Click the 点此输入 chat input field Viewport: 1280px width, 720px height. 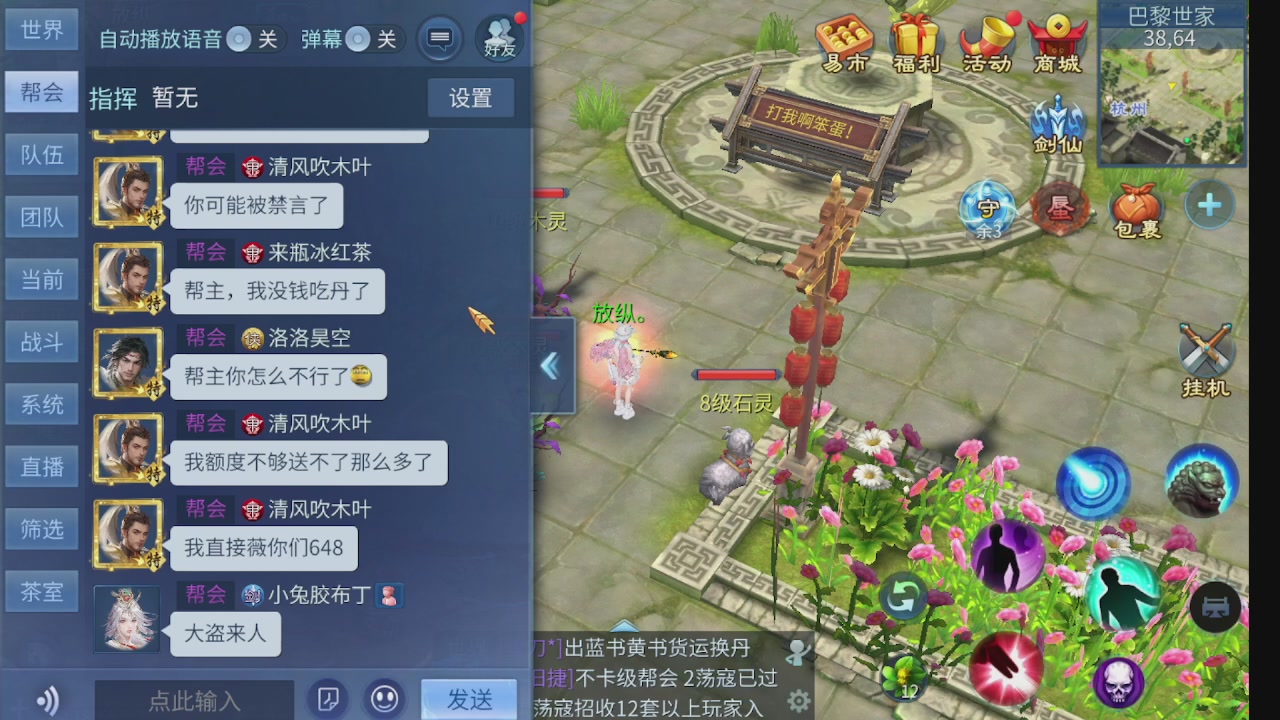pyautogui.click(x=193, y=700)
